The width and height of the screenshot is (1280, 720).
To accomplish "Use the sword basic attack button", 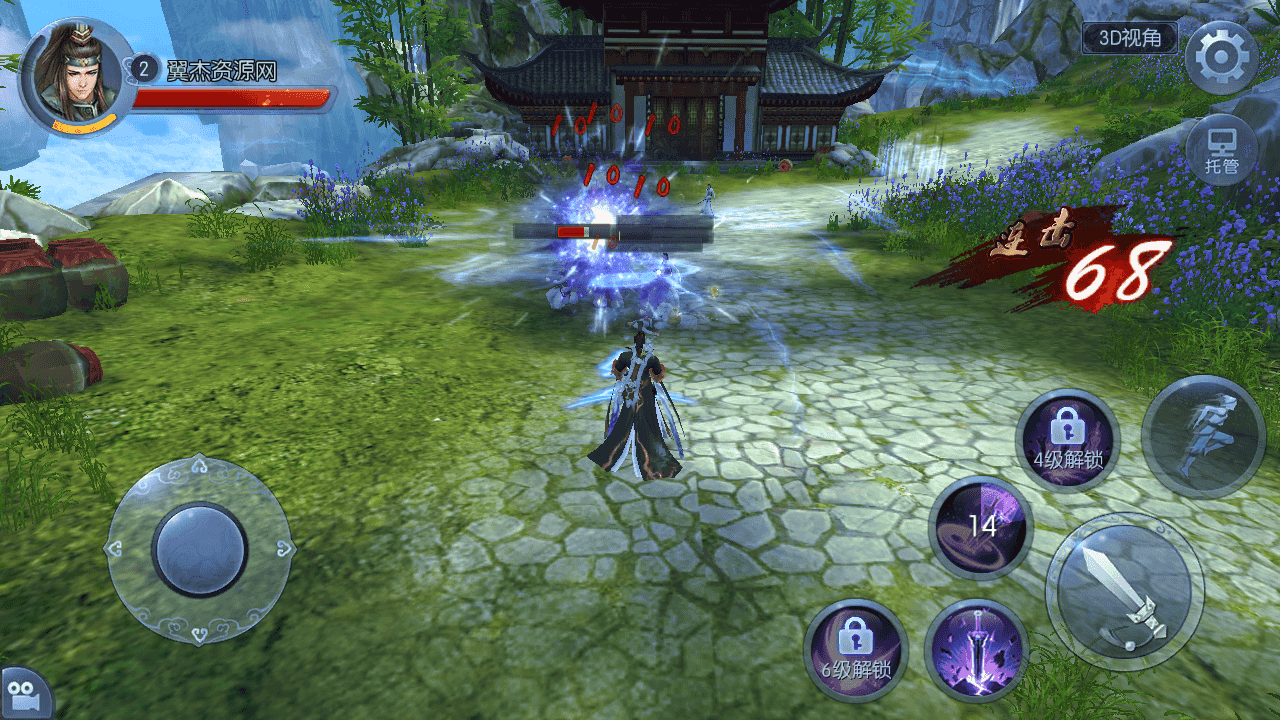I will [x=1124, y=591].
